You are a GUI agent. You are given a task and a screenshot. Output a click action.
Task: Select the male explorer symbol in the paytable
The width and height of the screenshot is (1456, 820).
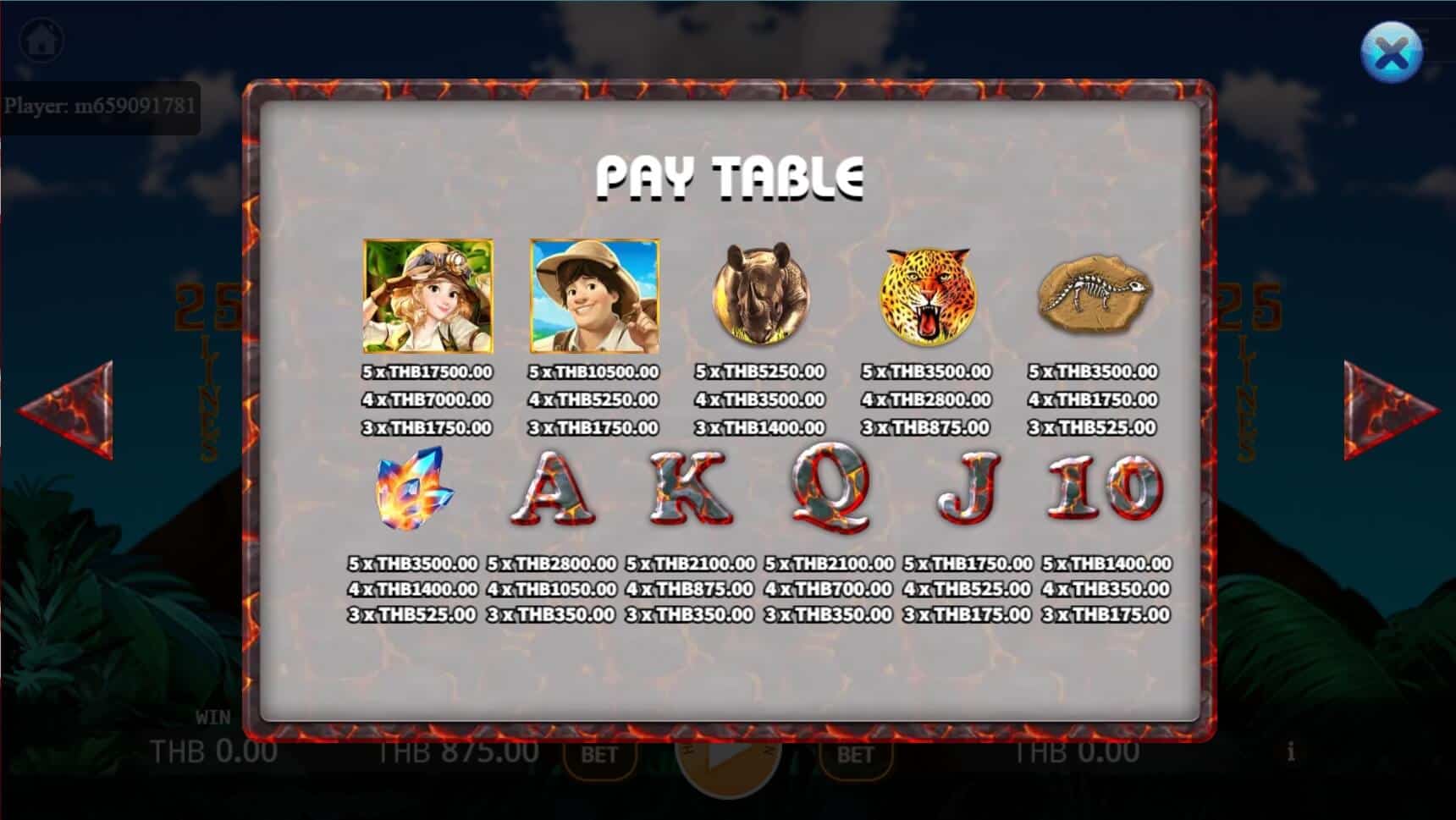(x=594, y=296)
